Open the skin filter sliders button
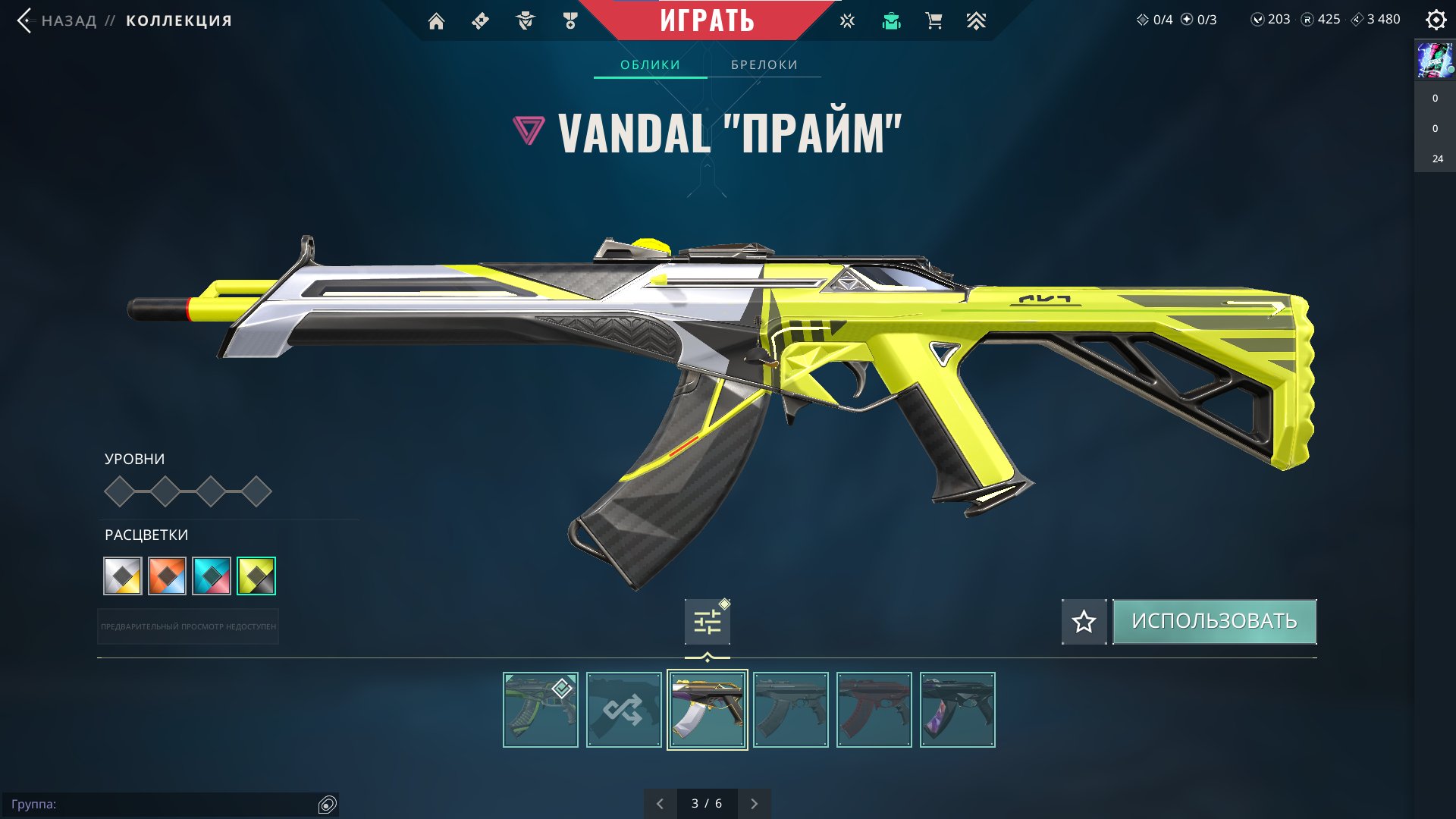Image resolution: width=1456 pixels, height=819 pixels. 708,623
